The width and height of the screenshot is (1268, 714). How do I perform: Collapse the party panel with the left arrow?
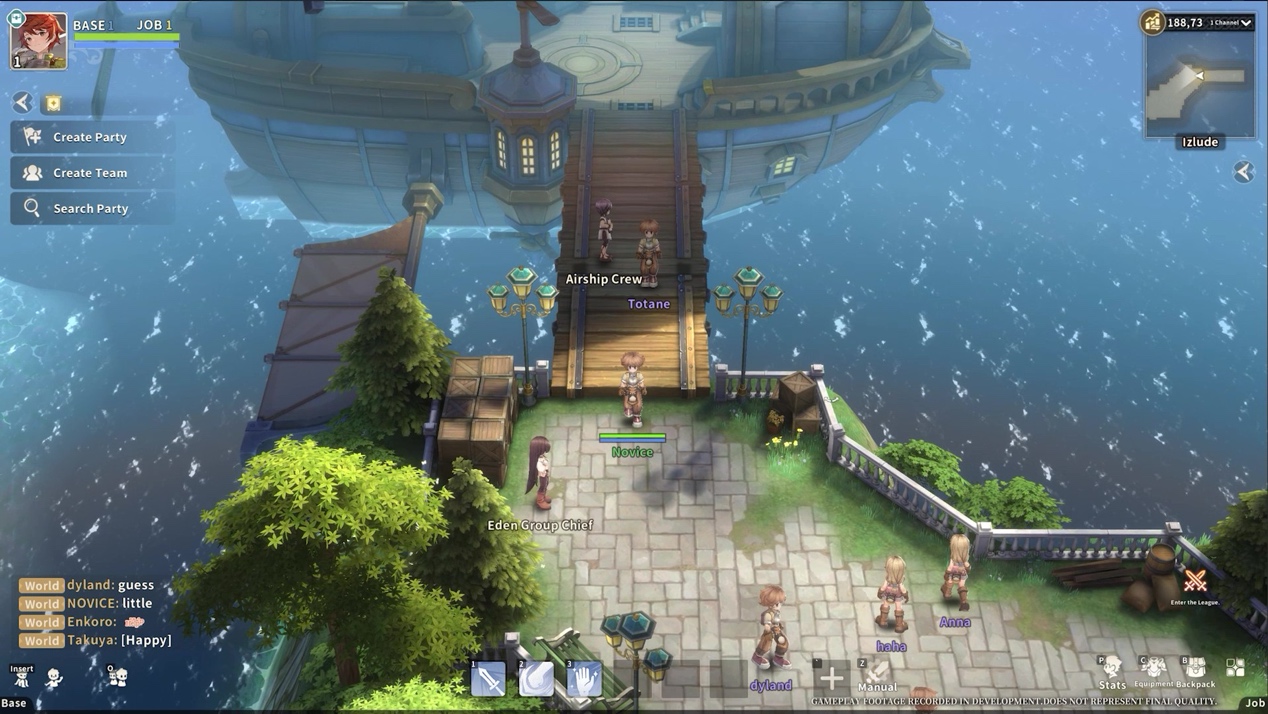(22, 102)
